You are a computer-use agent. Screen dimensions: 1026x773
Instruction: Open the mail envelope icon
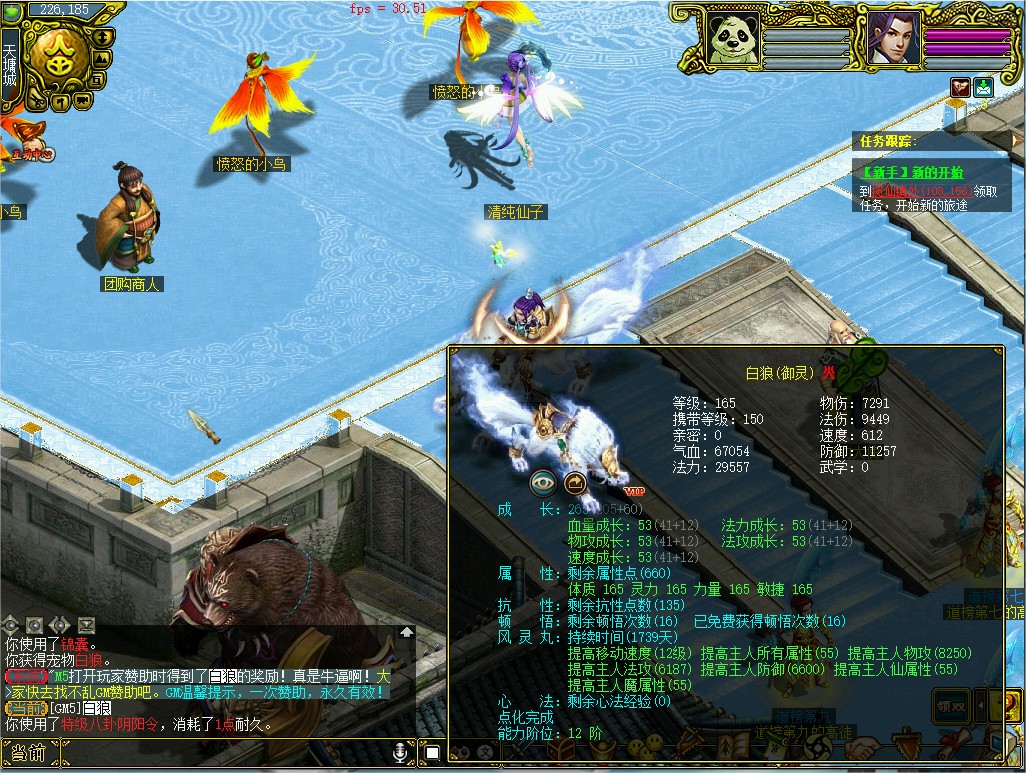(984, 87)
